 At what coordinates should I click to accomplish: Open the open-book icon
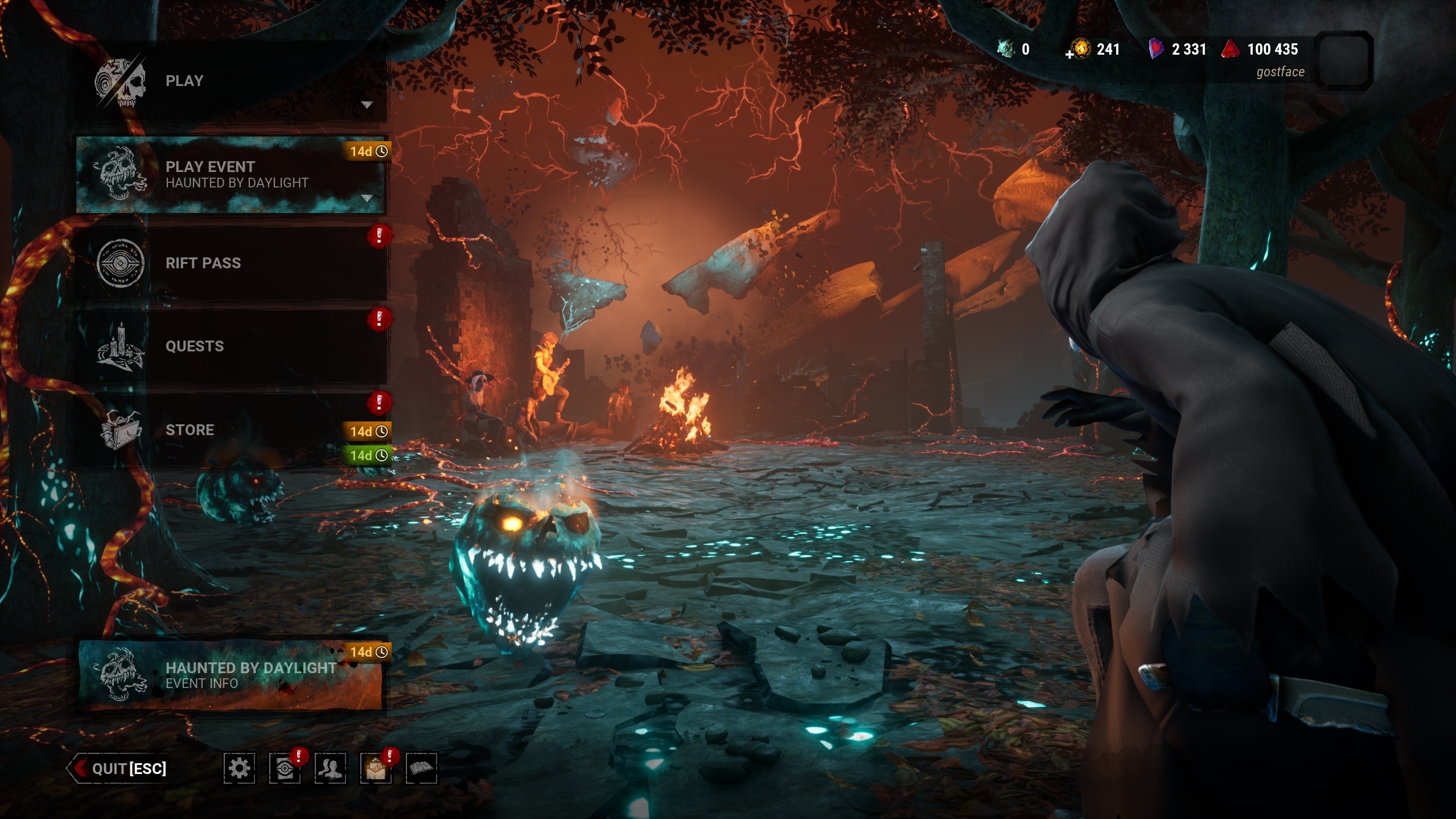(x=421, y=769)
